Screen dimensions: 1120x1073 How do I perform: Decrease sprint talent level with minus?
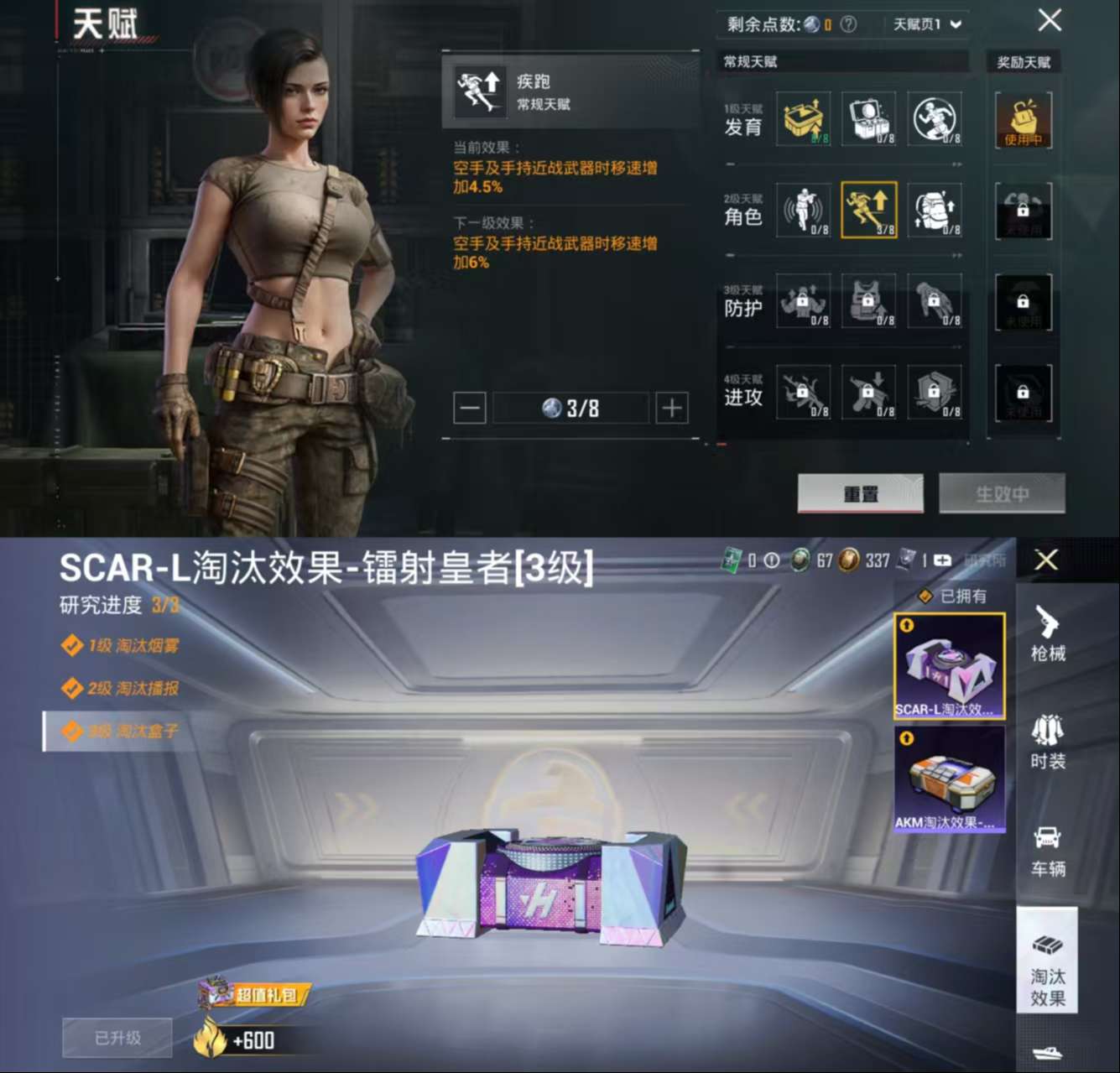tap(470, 409)
